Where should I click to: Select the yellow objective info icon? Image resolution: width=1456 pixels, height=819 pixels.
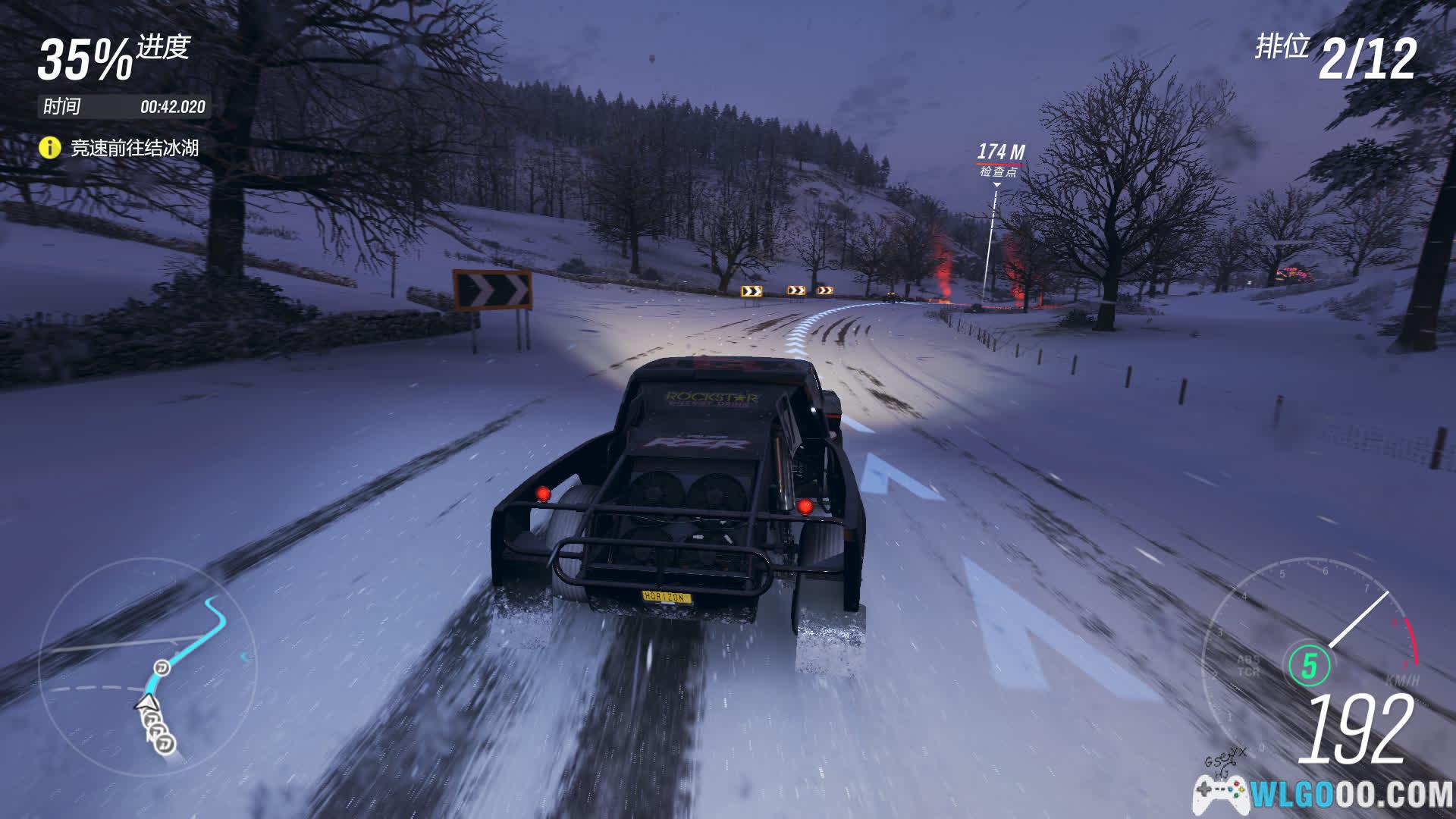49,147
